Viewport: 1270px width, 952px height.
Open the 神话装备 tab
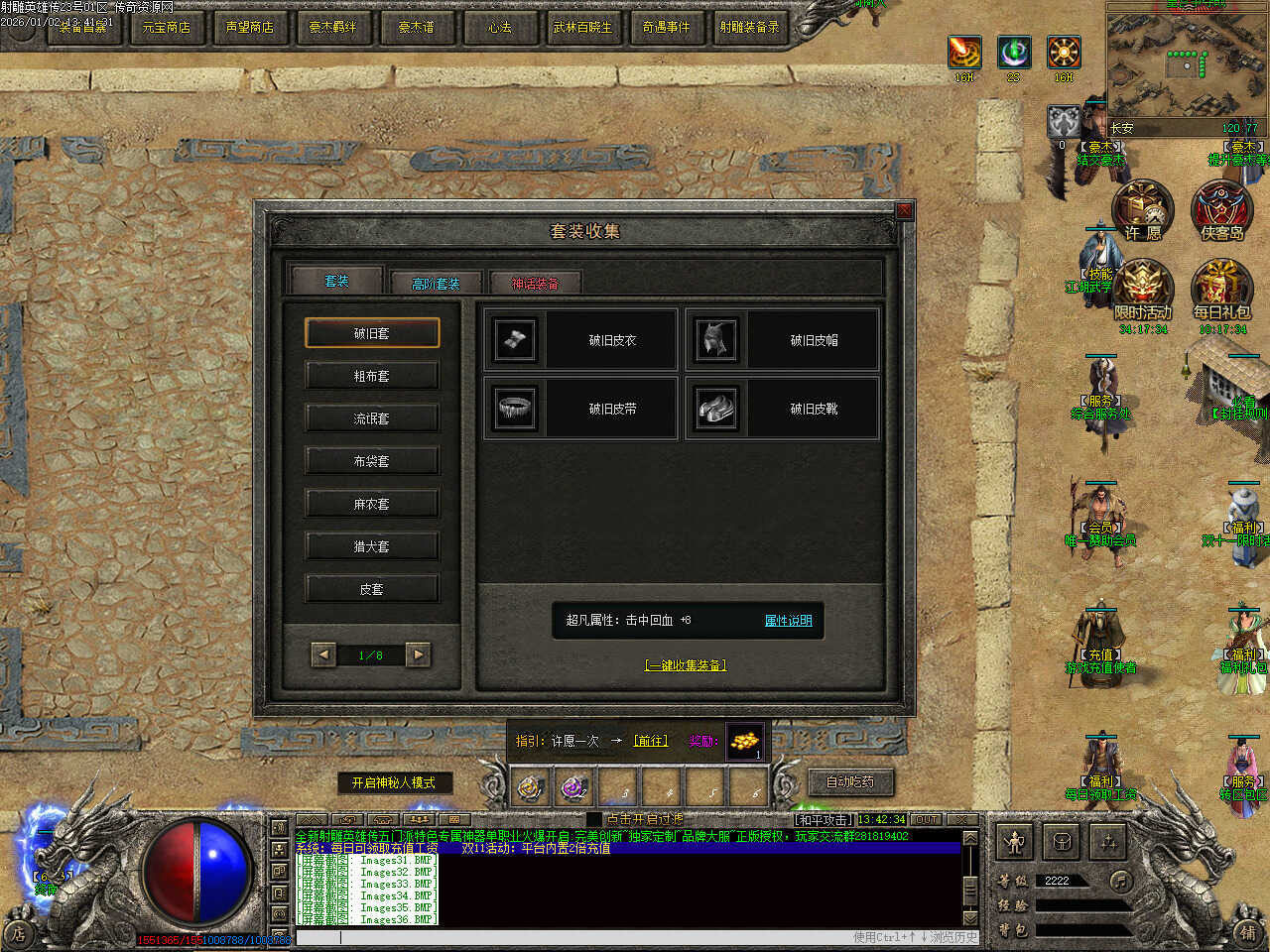pos(535,284)
